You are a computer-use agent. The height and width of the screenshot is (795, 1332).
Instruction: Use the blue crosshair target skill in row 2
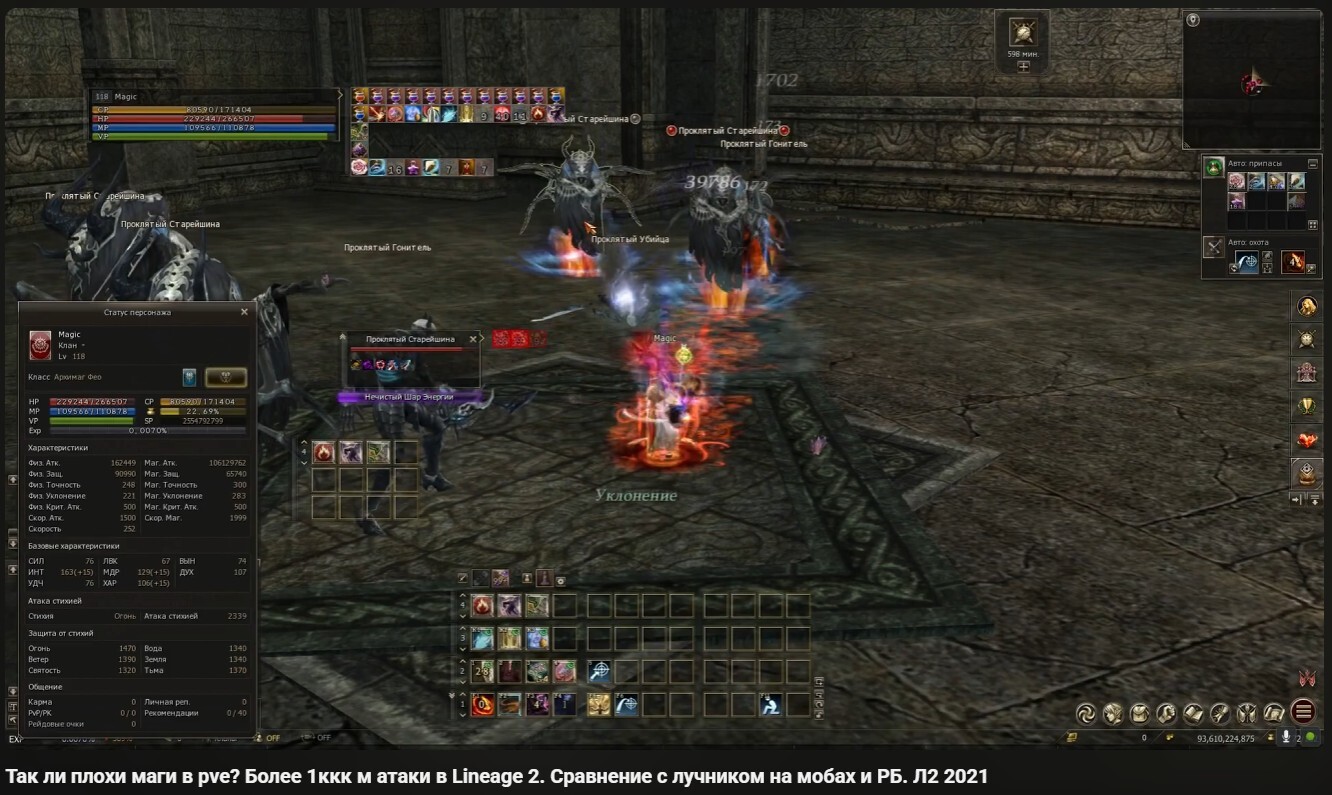pyautogui.click(x=600, y=671)
